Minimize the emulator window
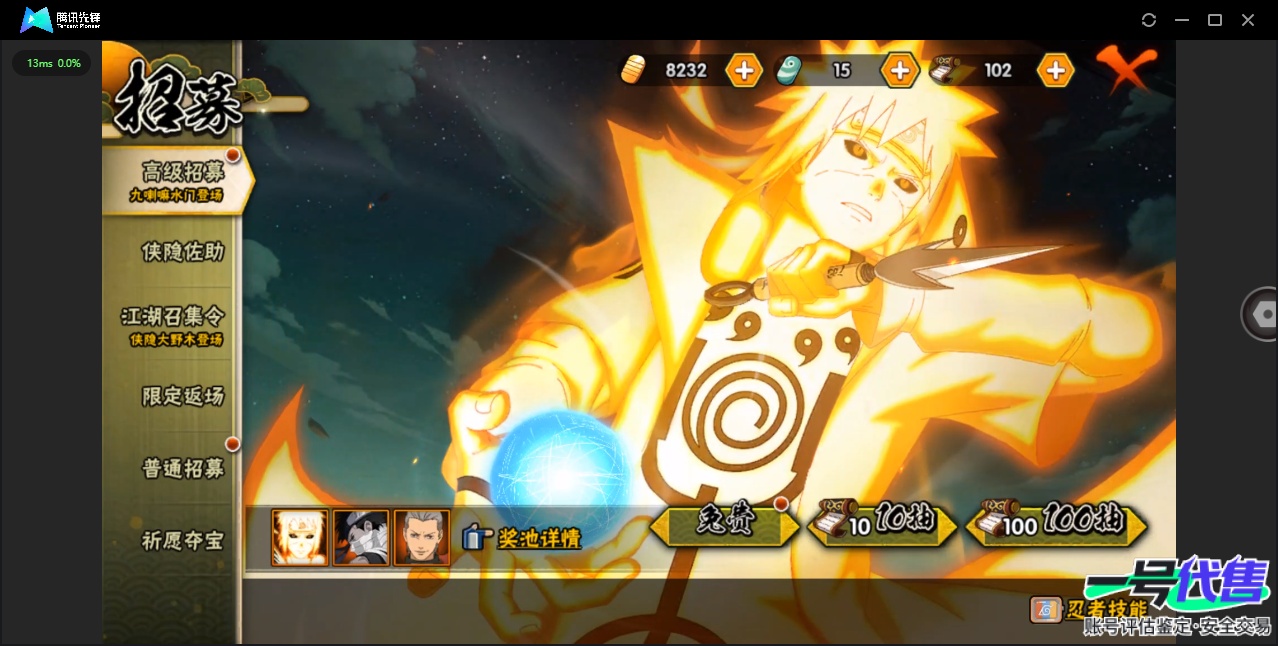 (1182, 20)
